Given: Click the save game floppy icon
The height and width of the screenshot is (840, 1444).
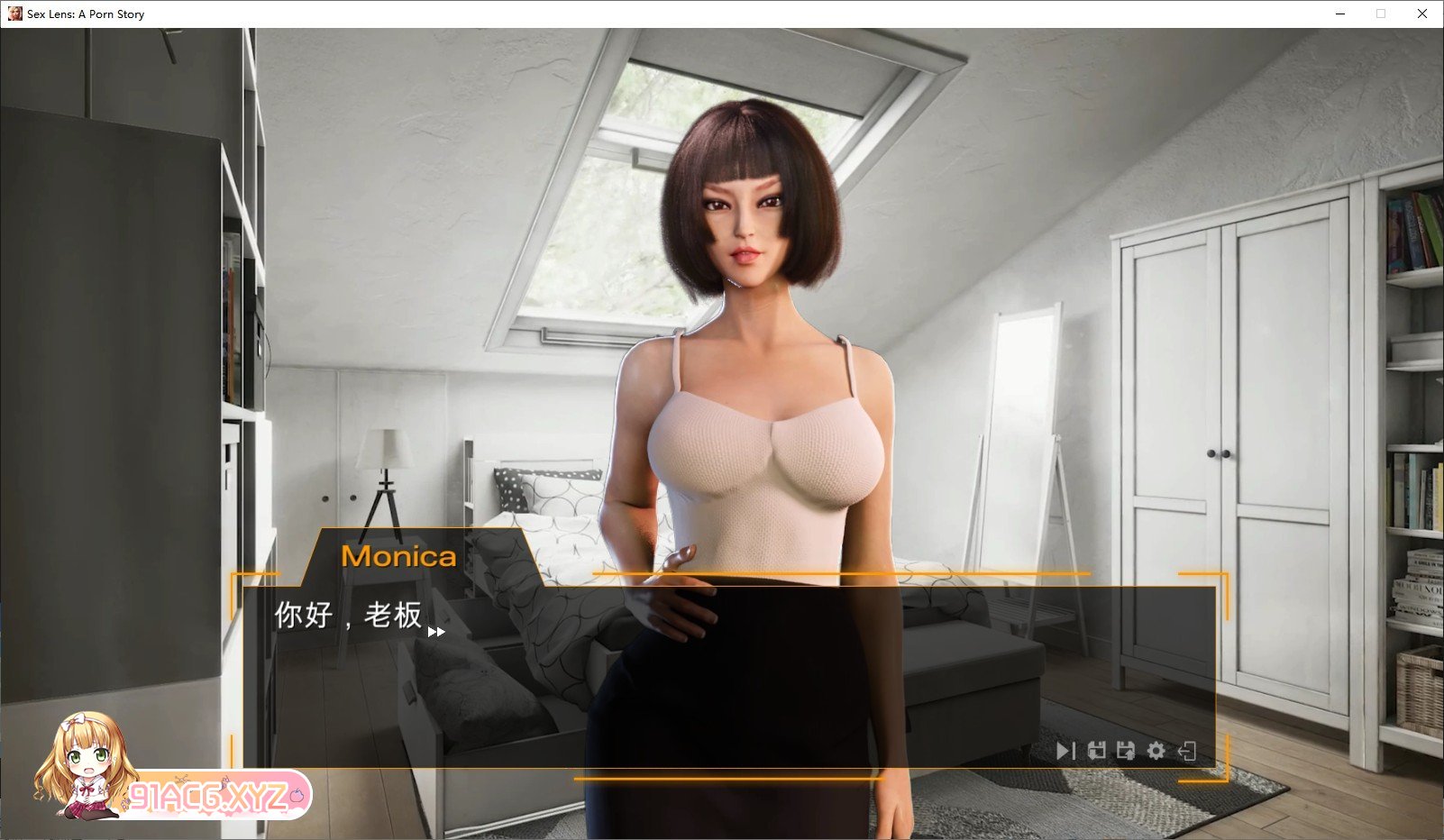Looking at the screenshot, I should tap(1097, 749).
